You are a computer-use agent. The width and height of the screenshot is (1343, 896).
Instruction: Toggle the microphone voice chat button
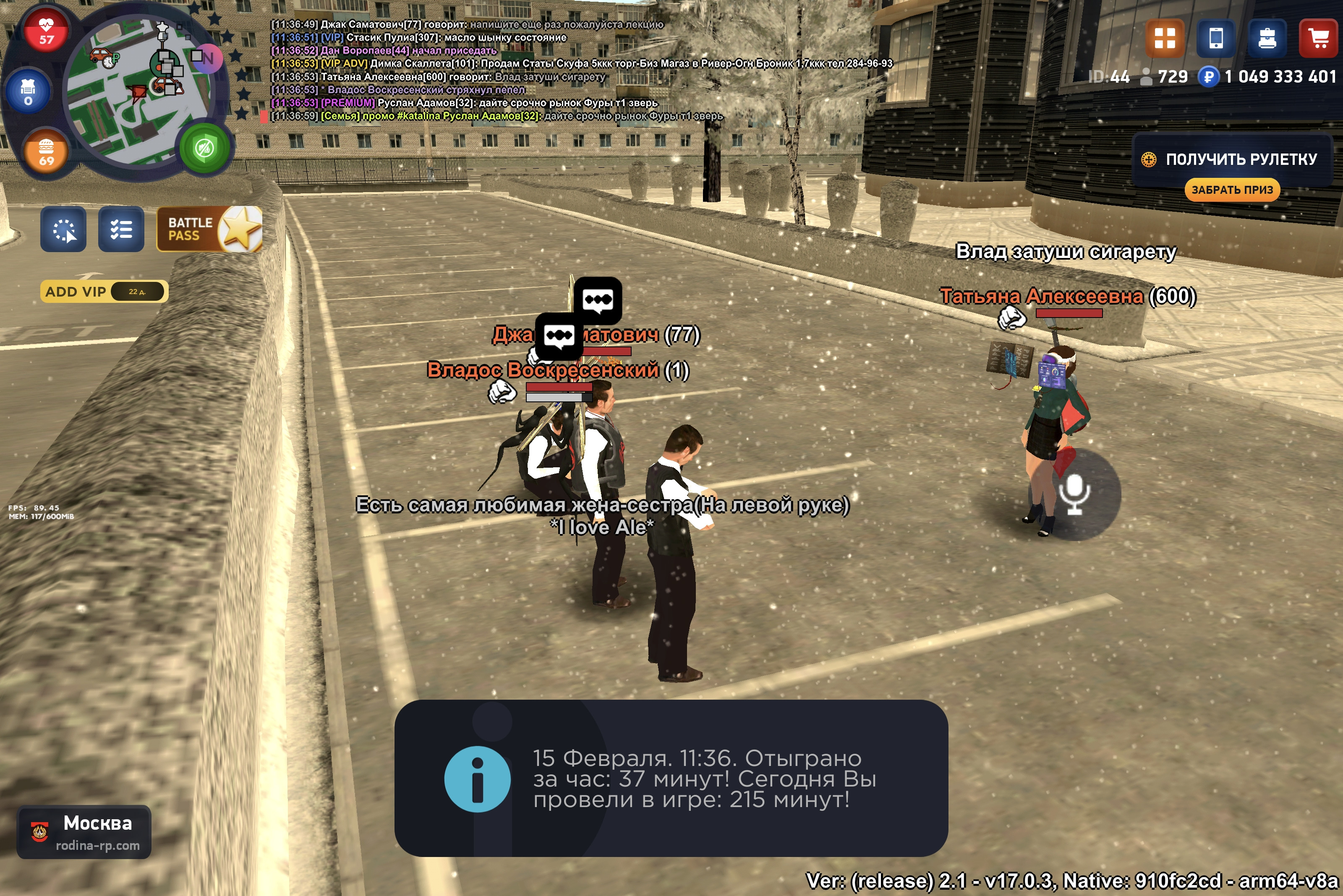tap(1074, 494)
